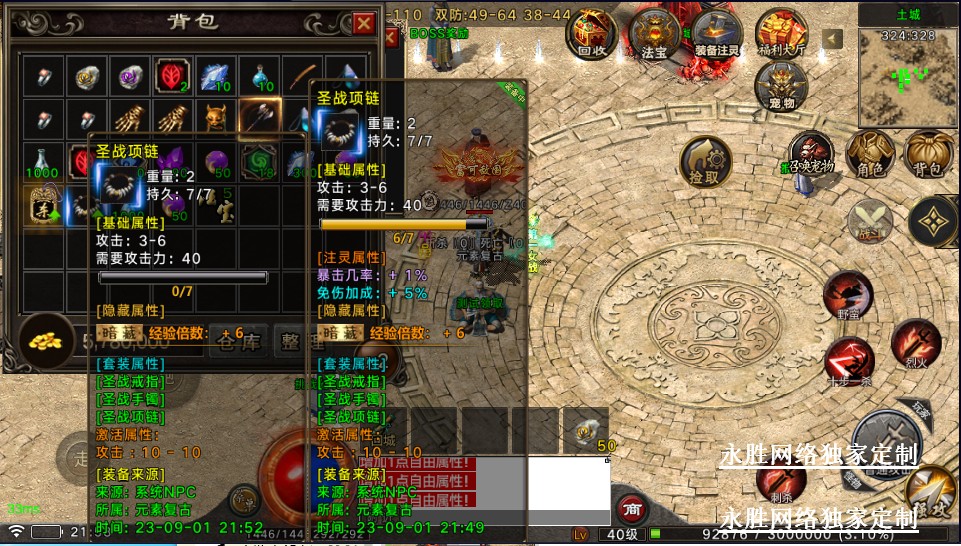Collapse the top icon row arrow
Screen dimensions: 961x546
click(x=832, y=39)
